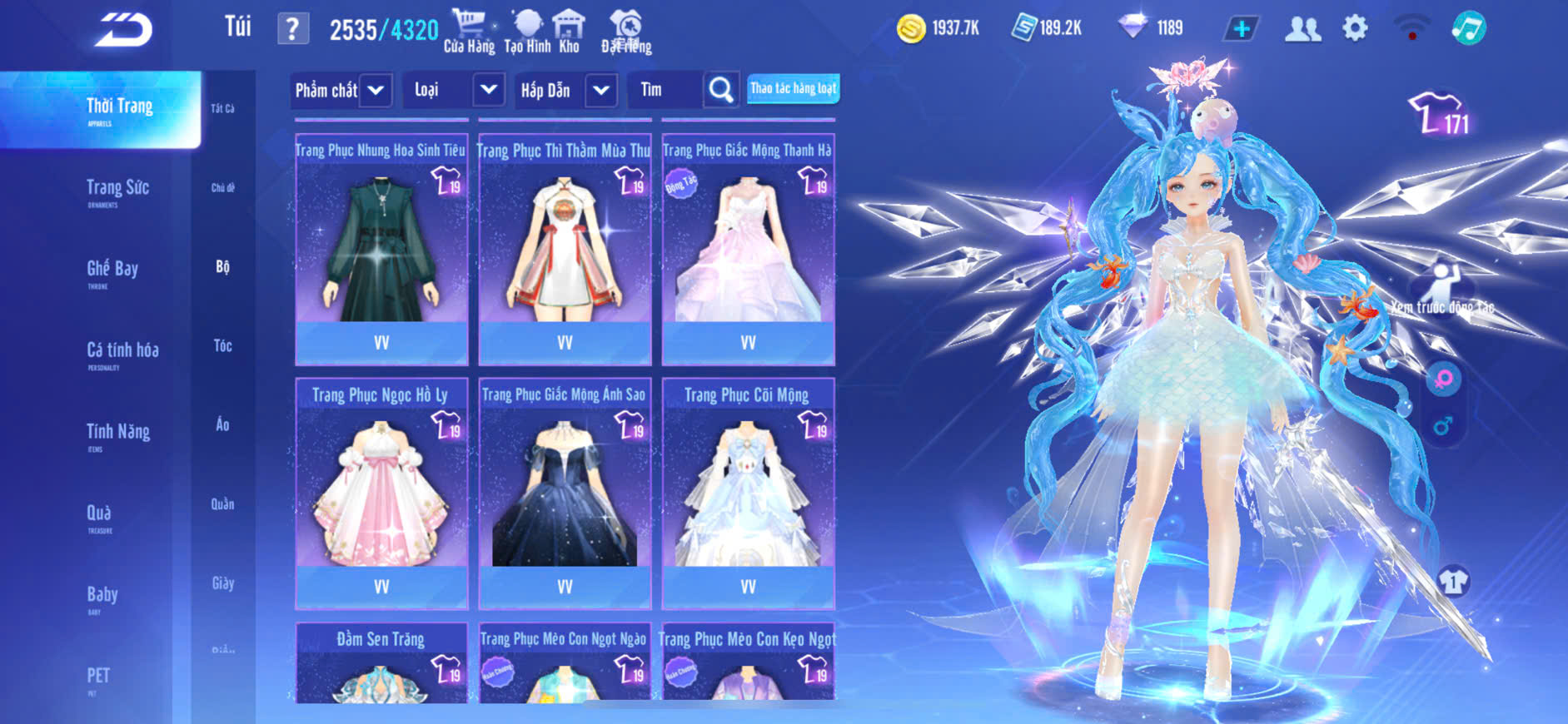Click the magnifying glass search button

point(721,90)
